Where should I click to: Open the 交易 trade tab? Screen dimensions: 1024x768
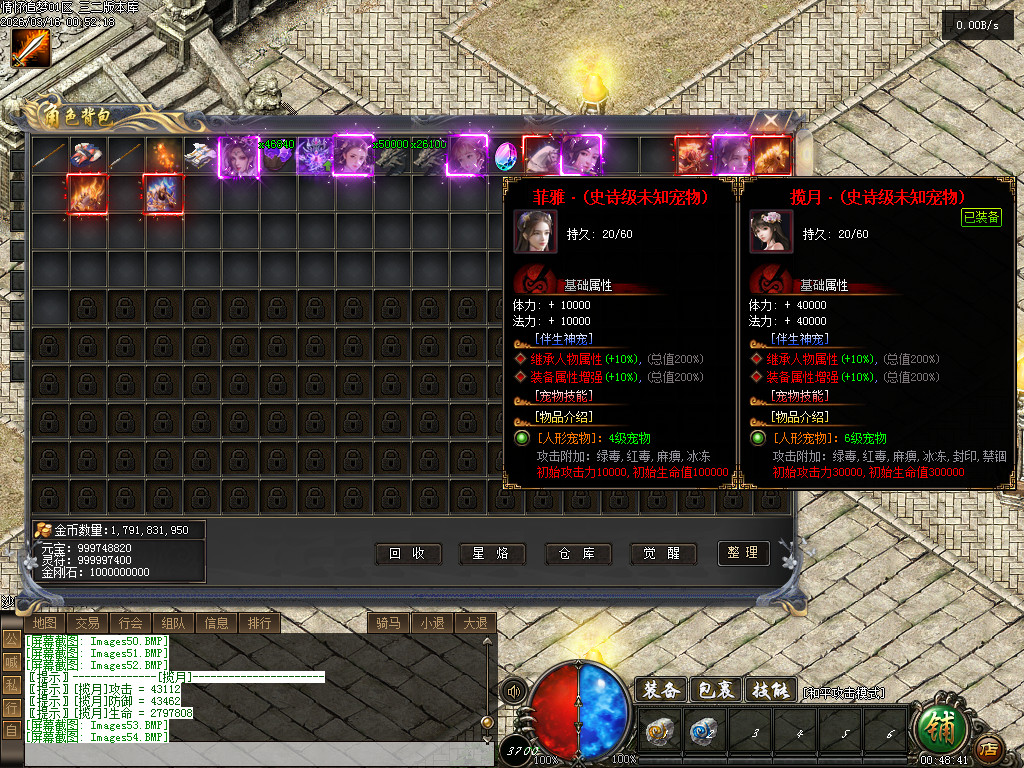click(x=87, y=623)
